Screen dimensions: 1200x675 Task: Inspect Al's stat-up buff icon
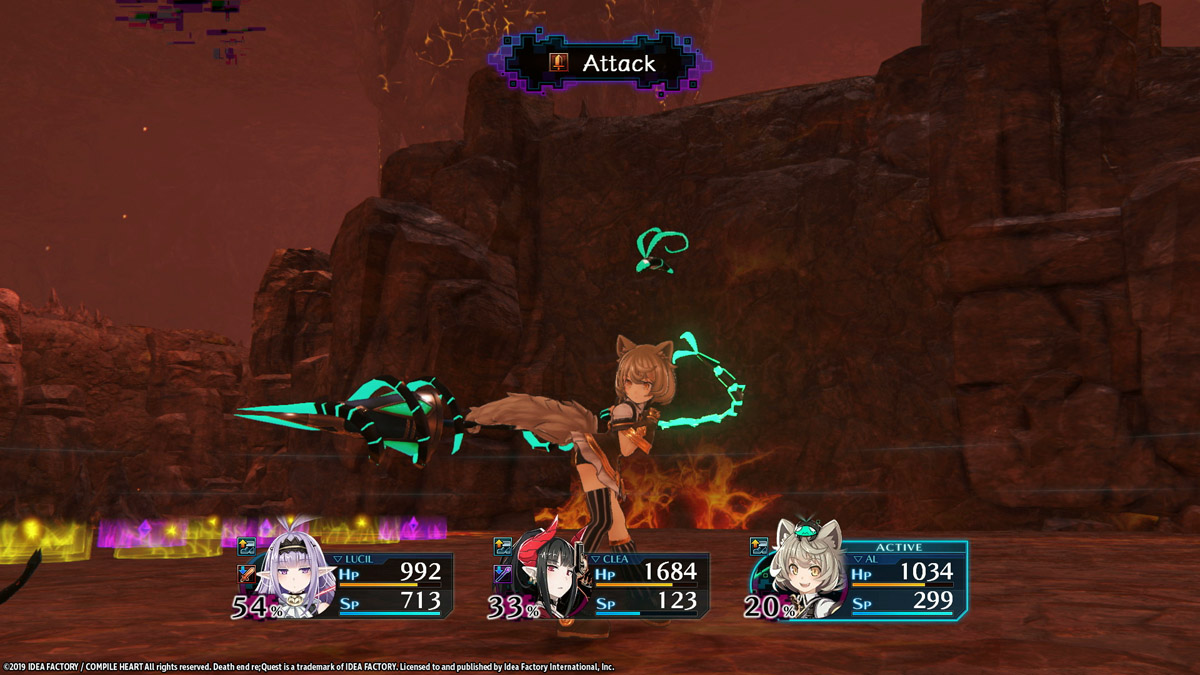[x=759, y=546]
